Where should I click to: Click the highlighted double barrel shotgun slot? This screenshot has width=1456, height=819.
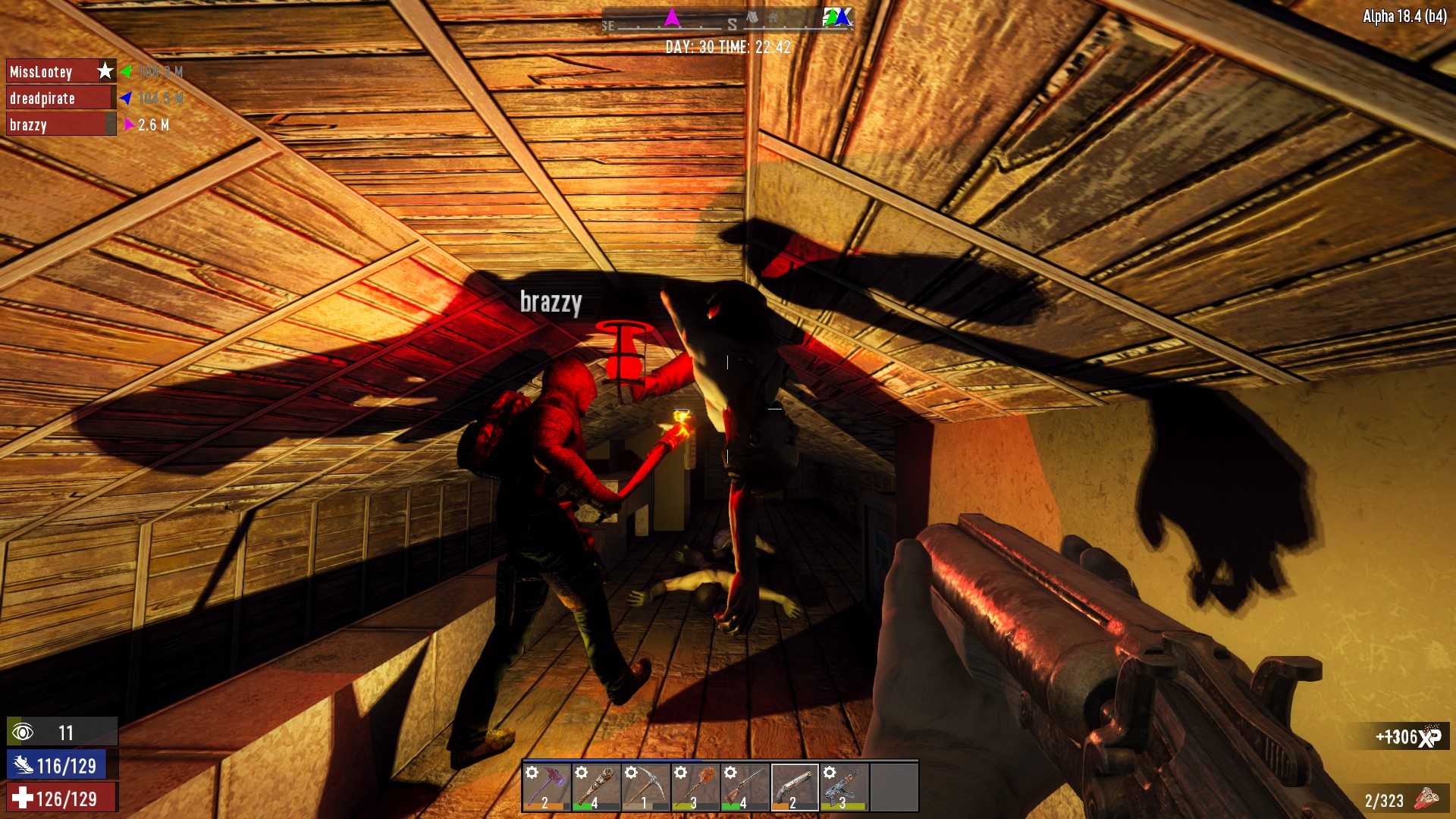tap(794, 788)
